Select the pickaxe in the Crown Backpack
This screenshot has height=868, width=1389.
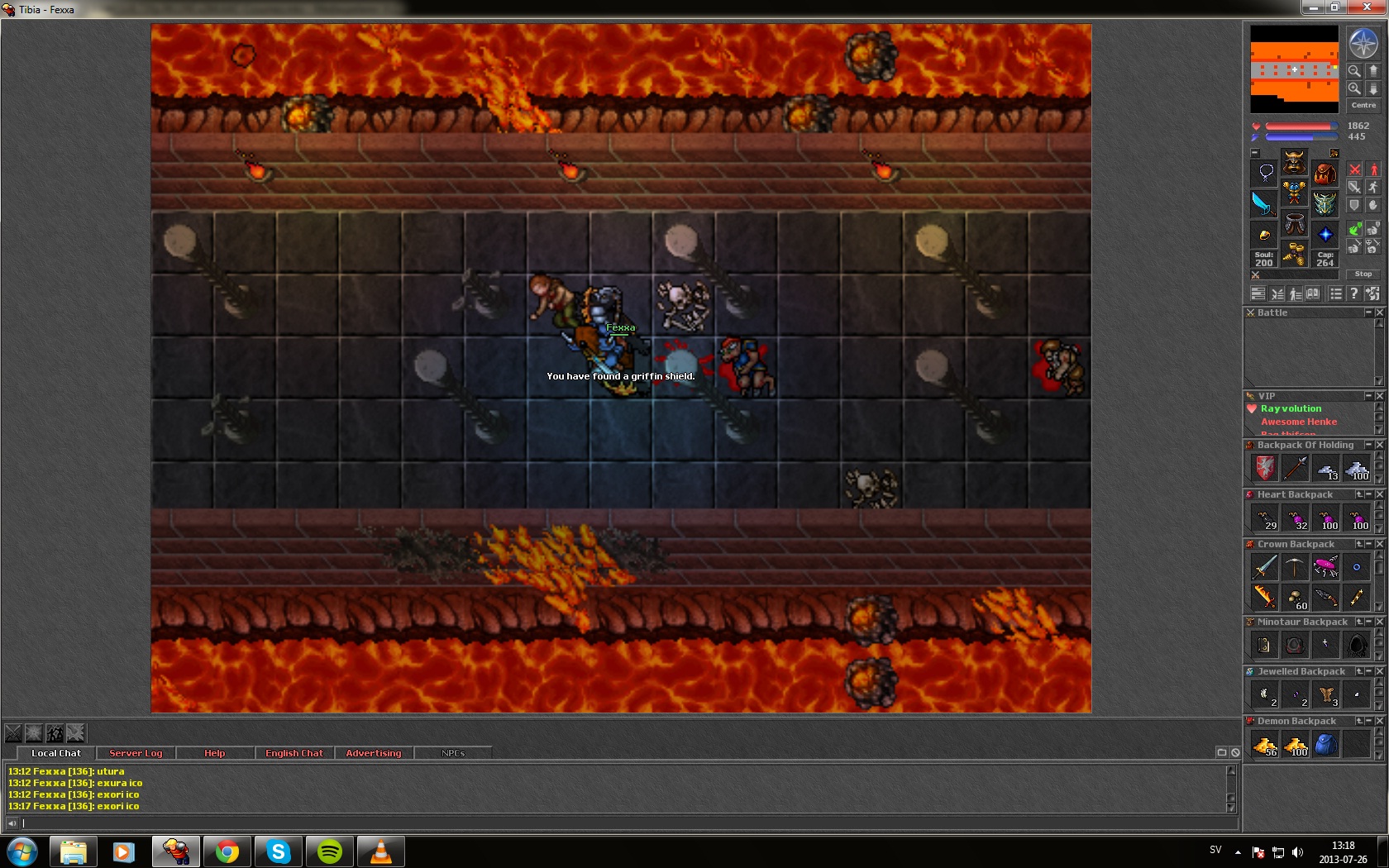(x=1295, y=567)
